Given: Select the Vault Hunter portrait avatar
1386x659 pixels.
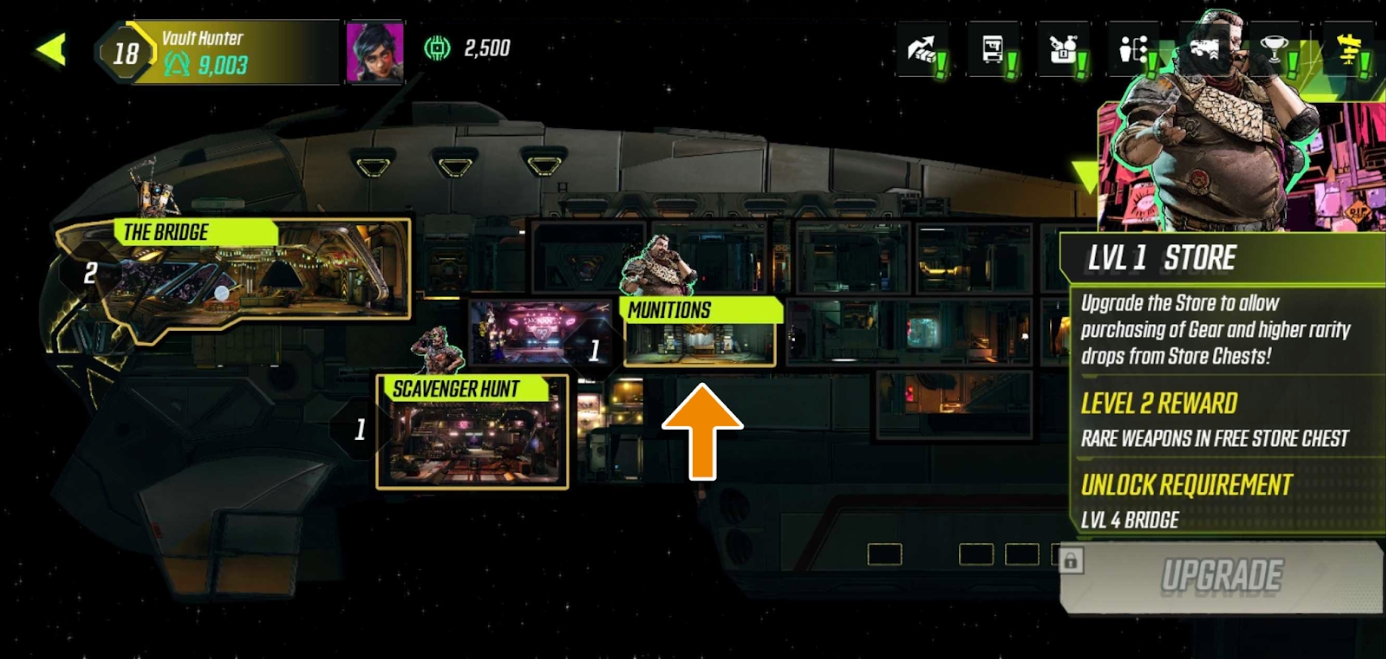Looking at the screenshot, I should [x=374, y=52].
